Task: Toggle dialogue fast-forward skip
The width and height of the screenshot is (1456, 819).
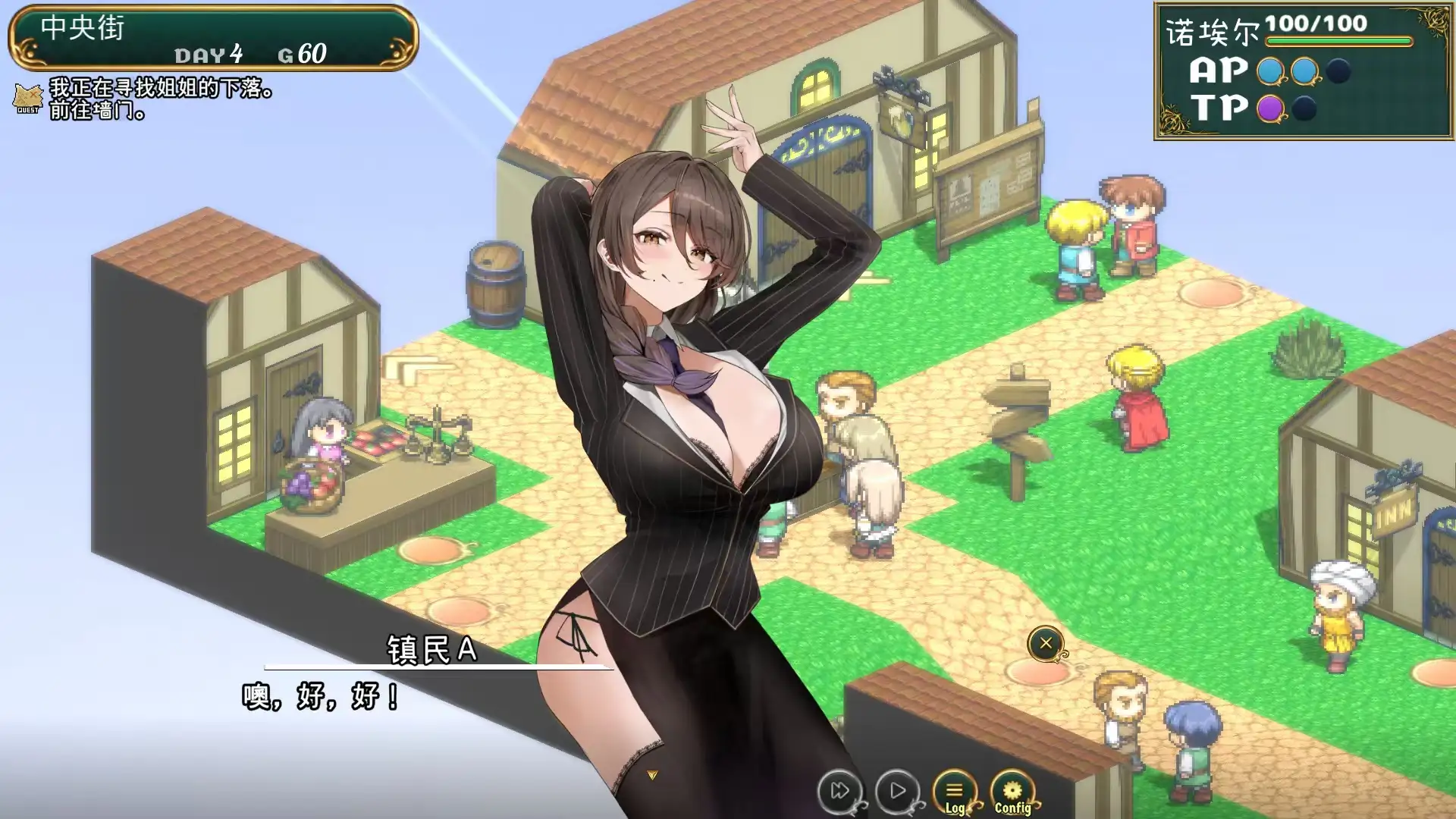Action: (x=839, y=792)
